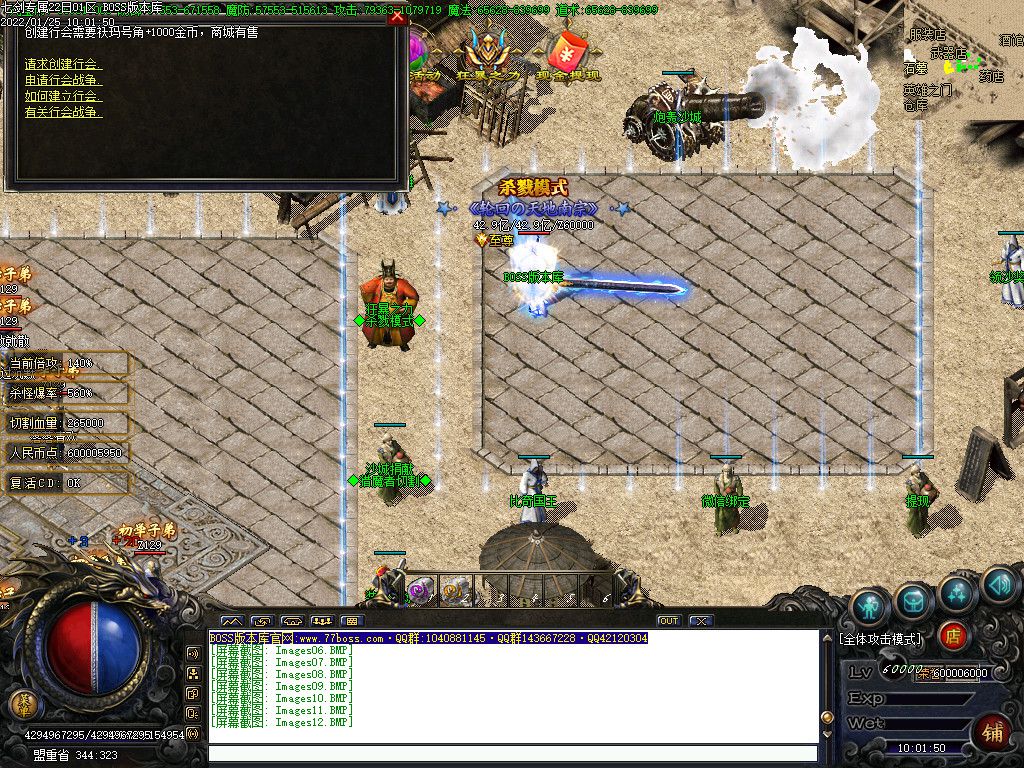Toggle the 全体攻击模式 attack mode label

[x=881, y=638]
